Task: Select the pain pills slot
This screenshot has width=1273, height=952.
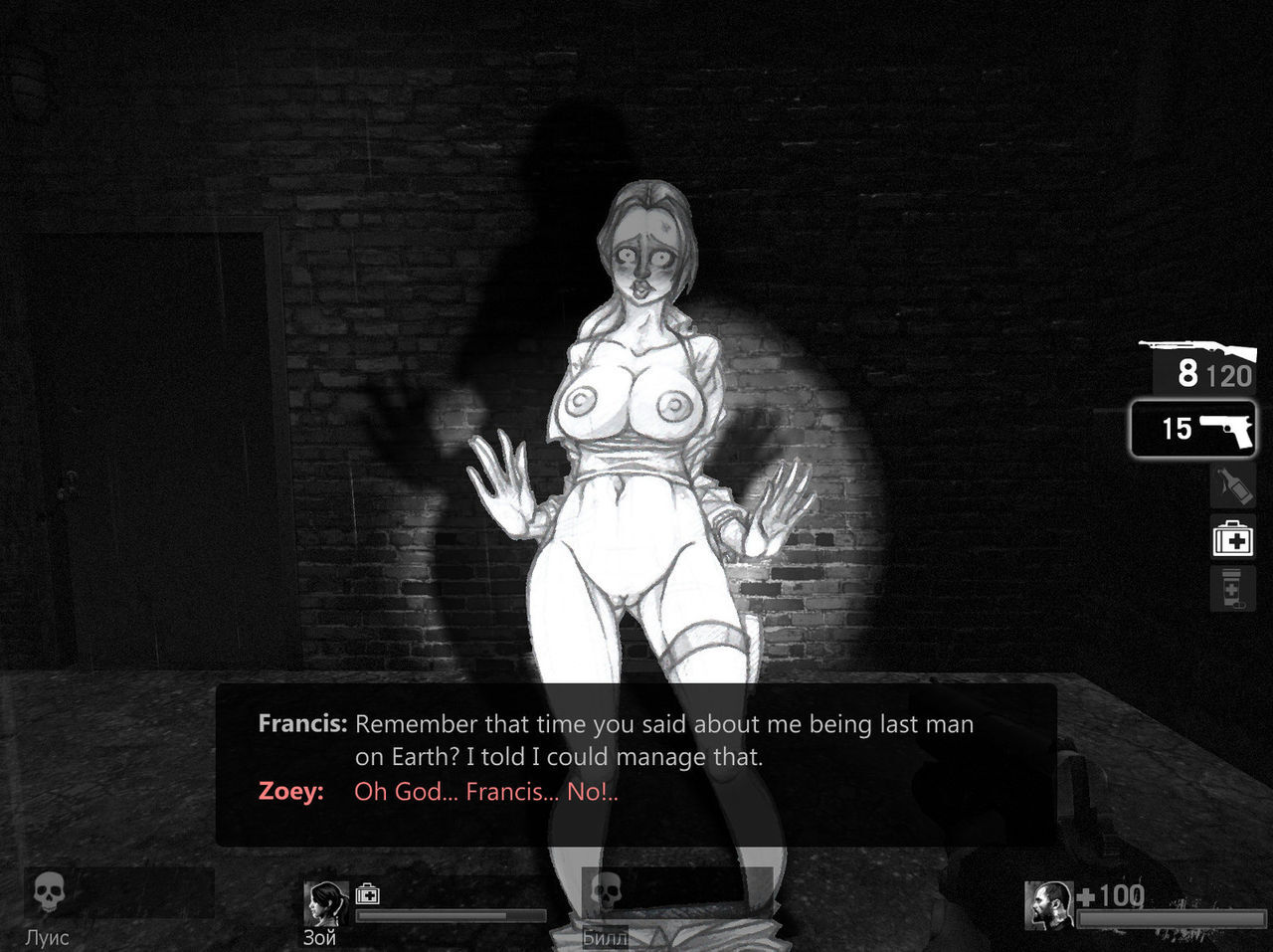Action: click(1231, 589)
